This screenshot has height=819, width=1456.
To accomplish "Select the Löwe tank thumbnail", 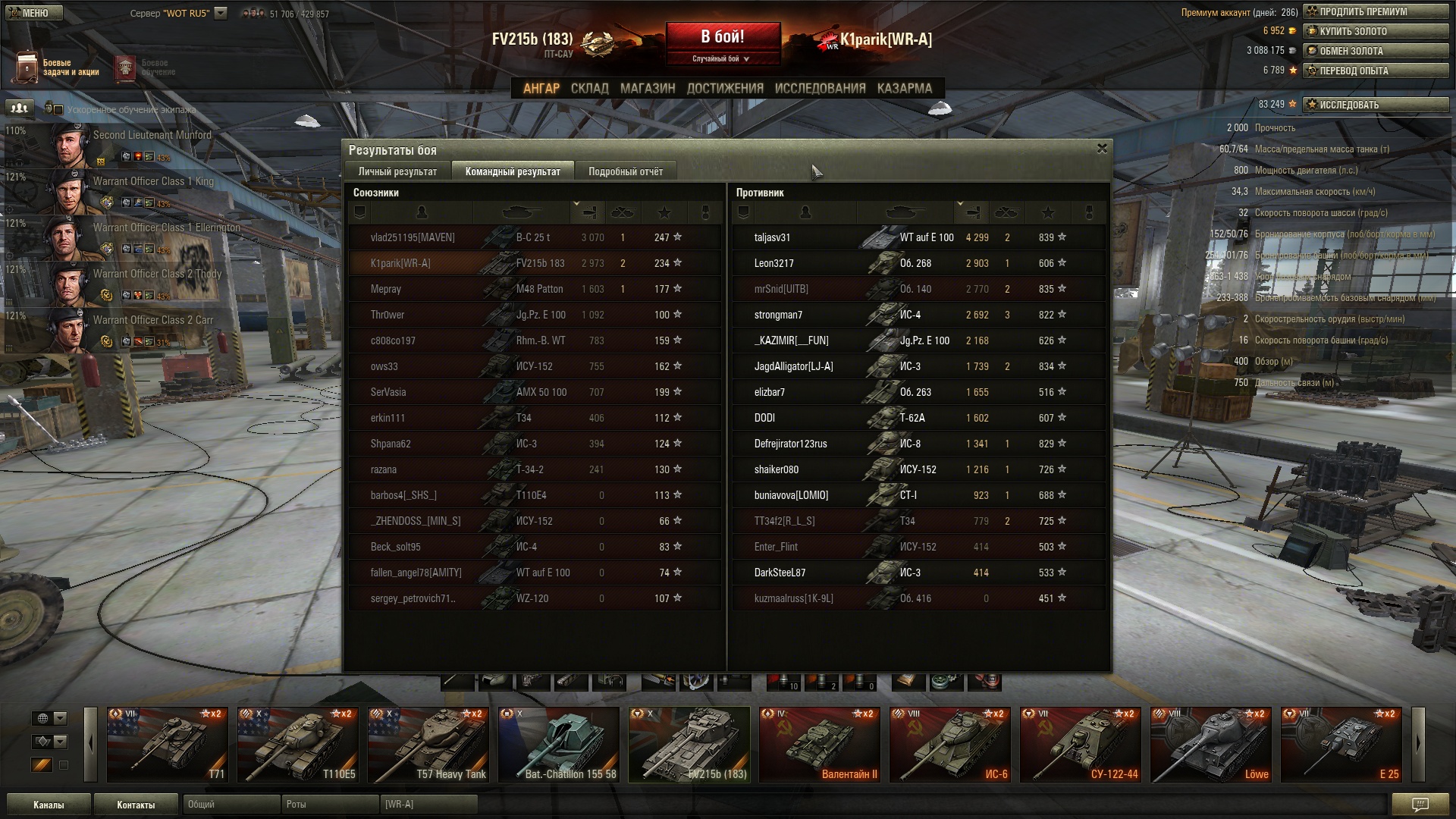I will click(x=1211, y=745).
